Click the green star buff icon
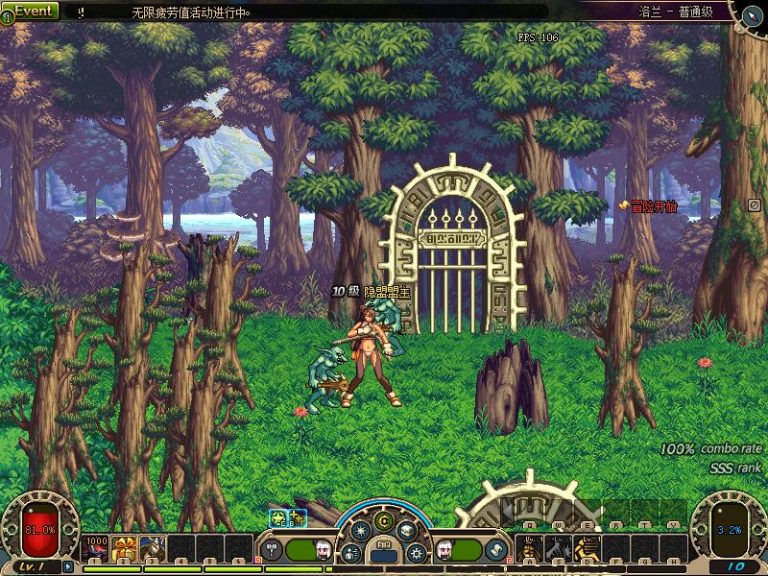 click(278, 517)
